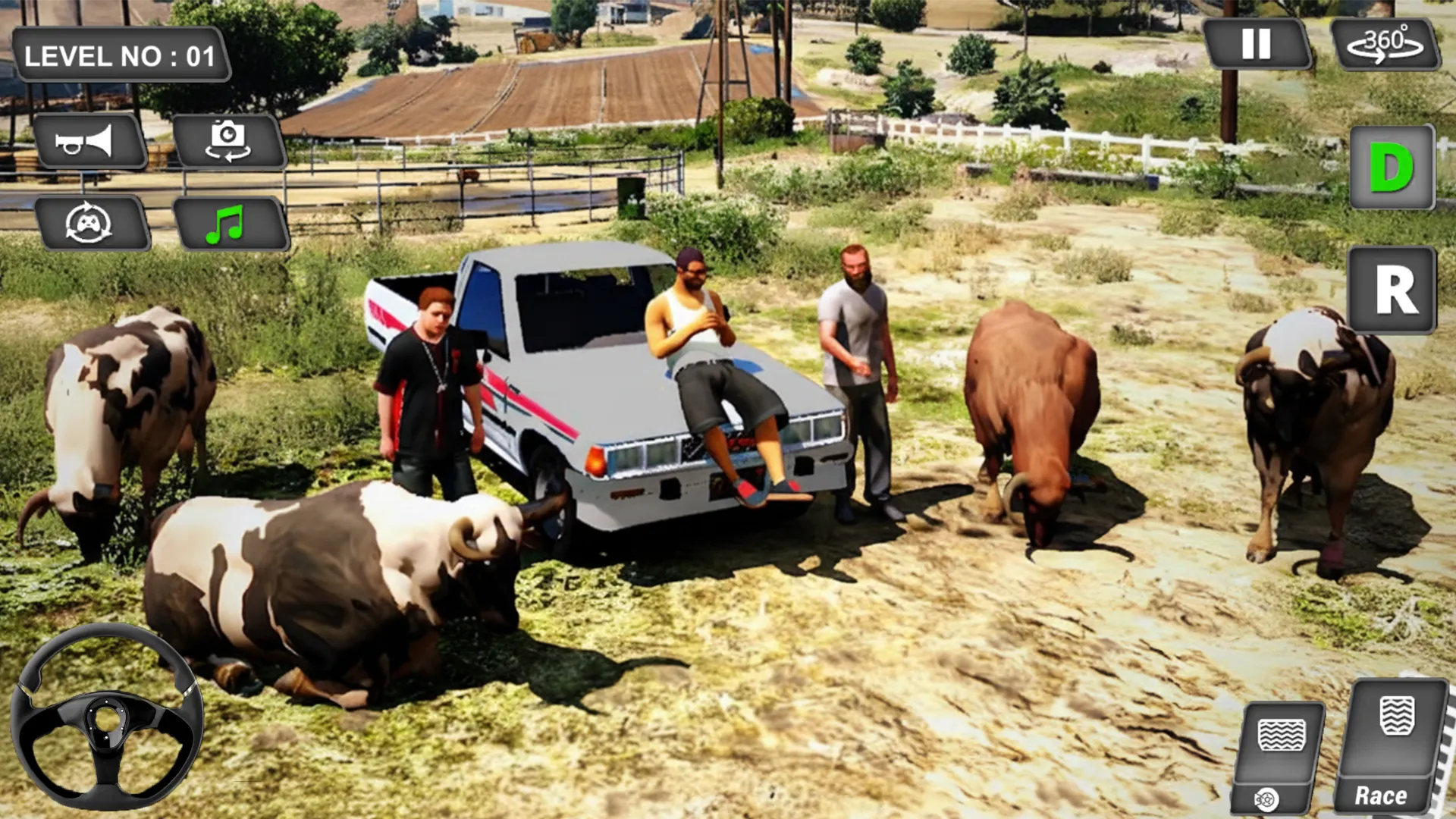Hit the pause icon top right
The height and width of the screenshot is (819, 1456).
1258,47
